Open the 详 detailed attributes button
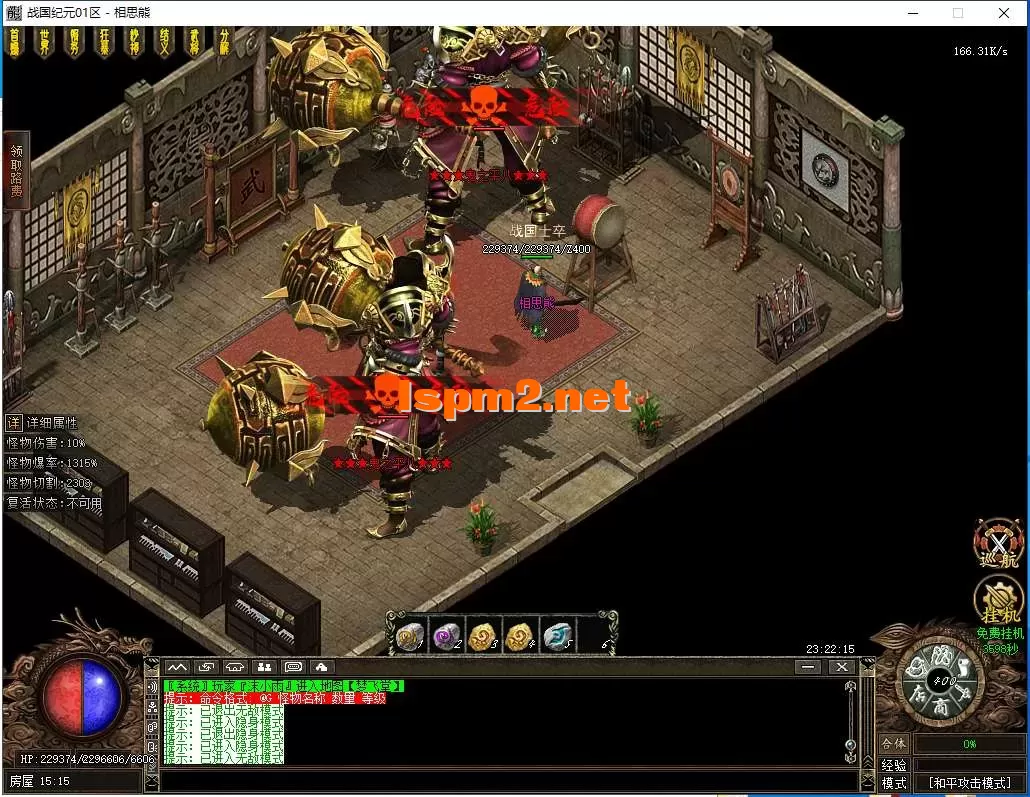The height and width of the screenshot is (797, 1030). [14, 423]
